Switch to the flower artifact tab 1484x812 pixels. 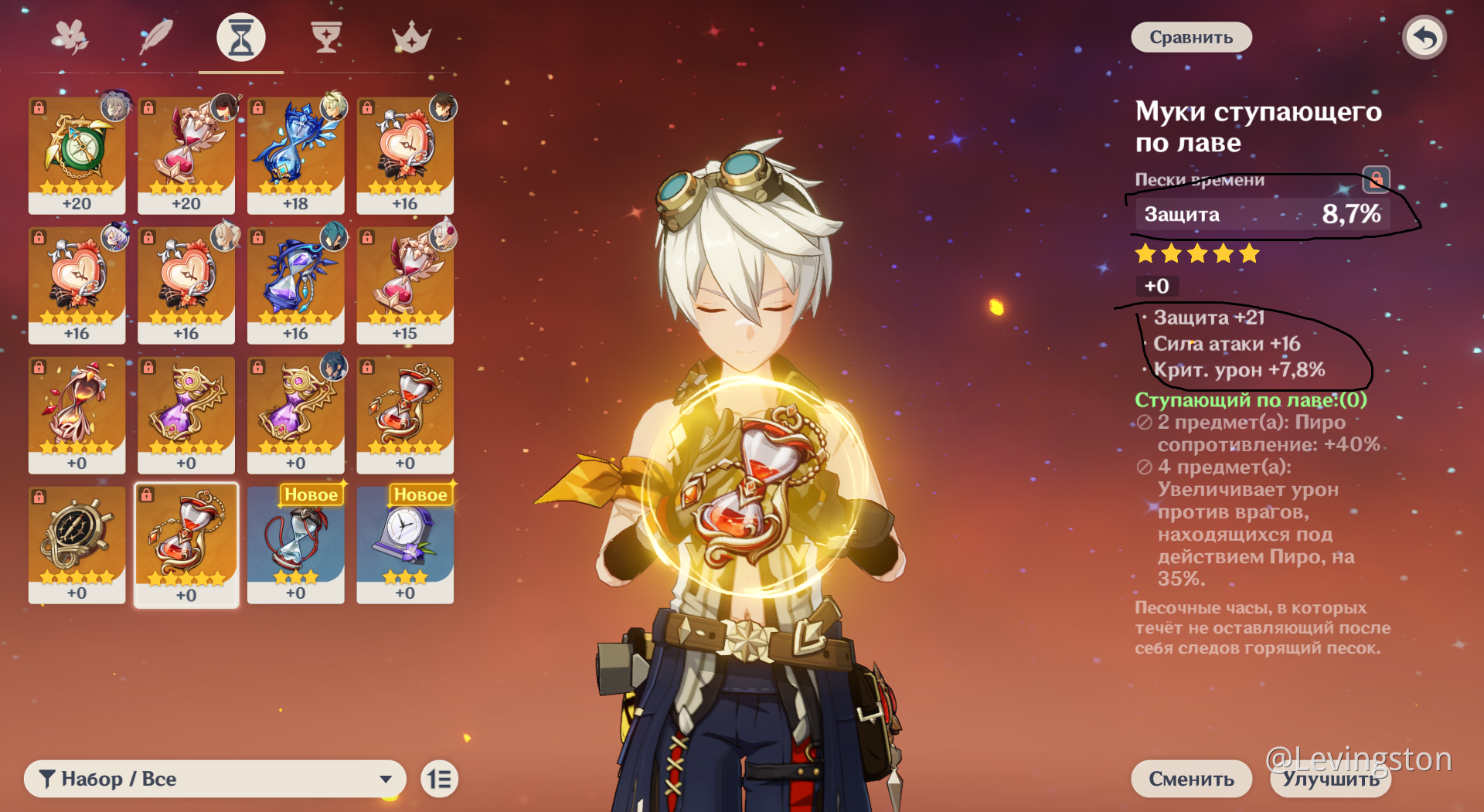click(70, 37)
